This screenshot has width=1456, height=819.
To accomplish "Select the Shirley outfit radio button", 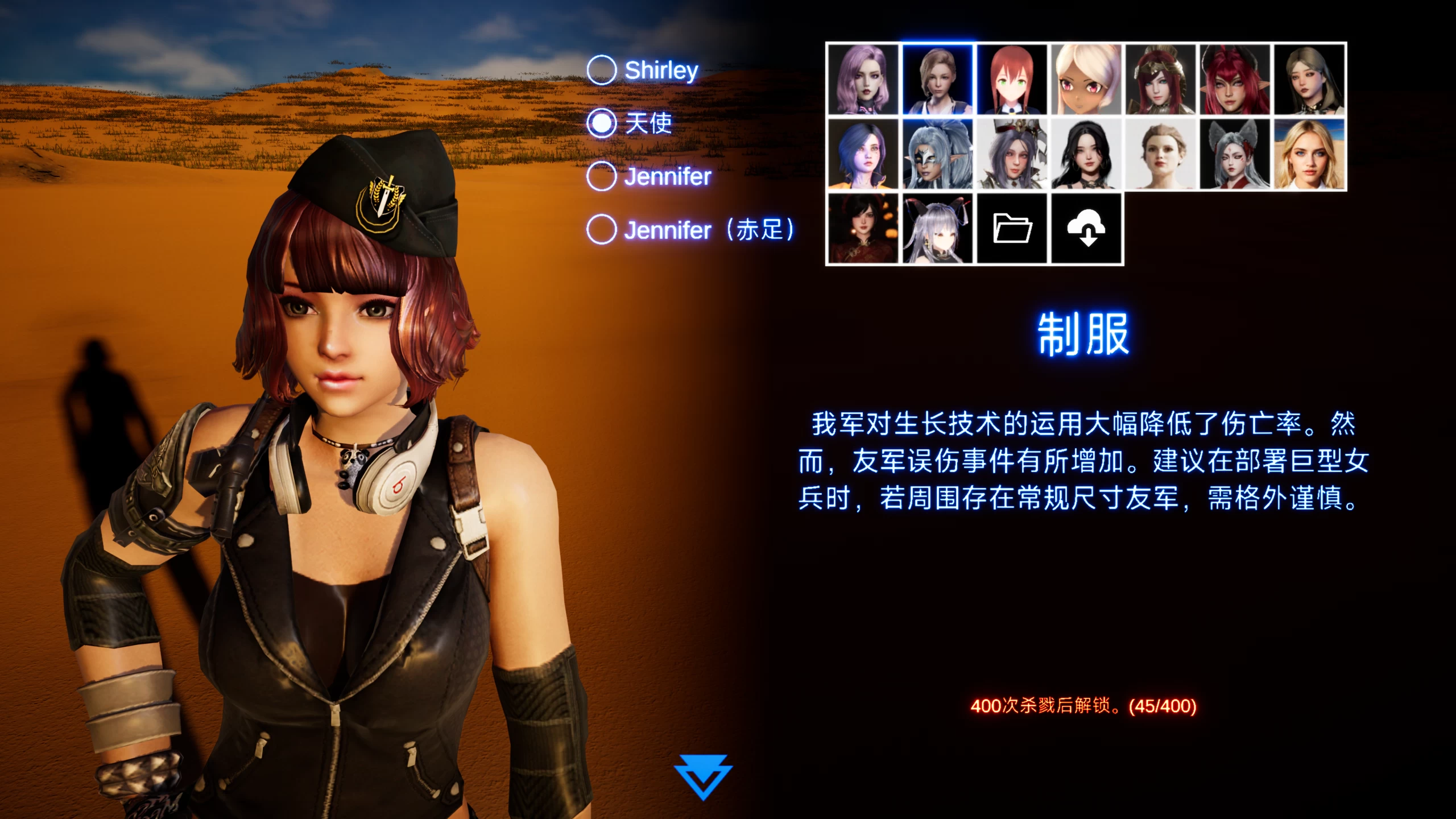I will click(x=601, y=69).
